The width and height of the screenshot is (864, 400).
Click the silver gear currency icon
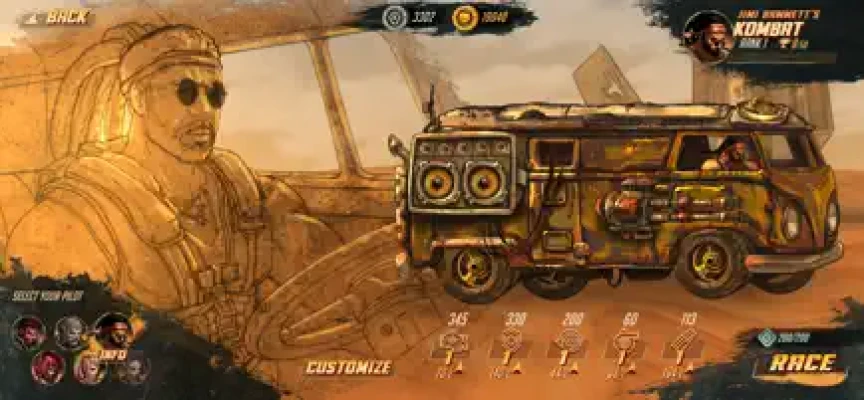click(x=396, y=17)
